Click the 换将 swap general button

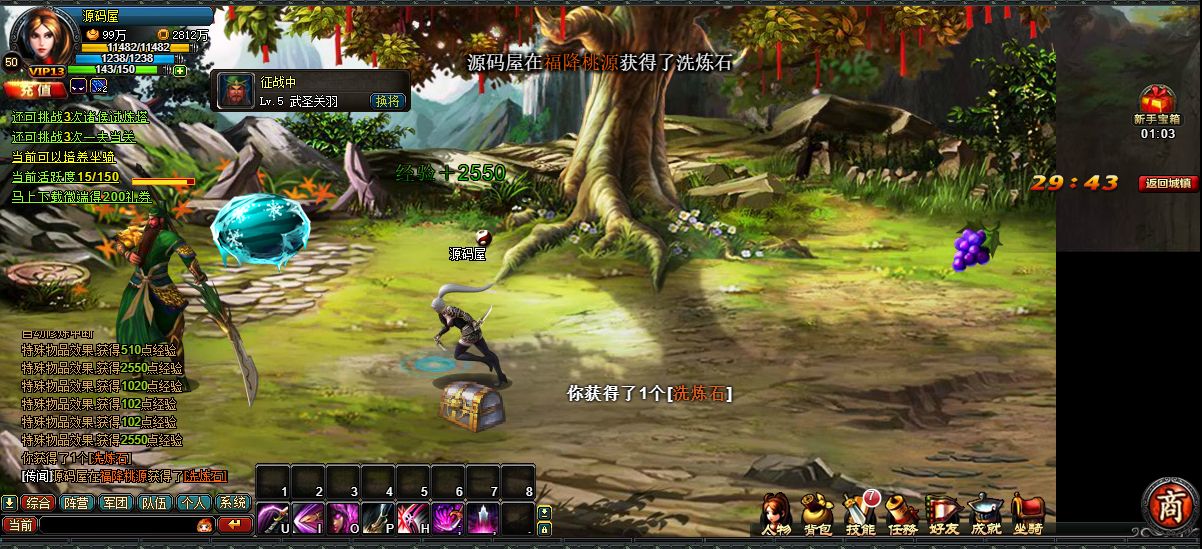coord(387,101)
